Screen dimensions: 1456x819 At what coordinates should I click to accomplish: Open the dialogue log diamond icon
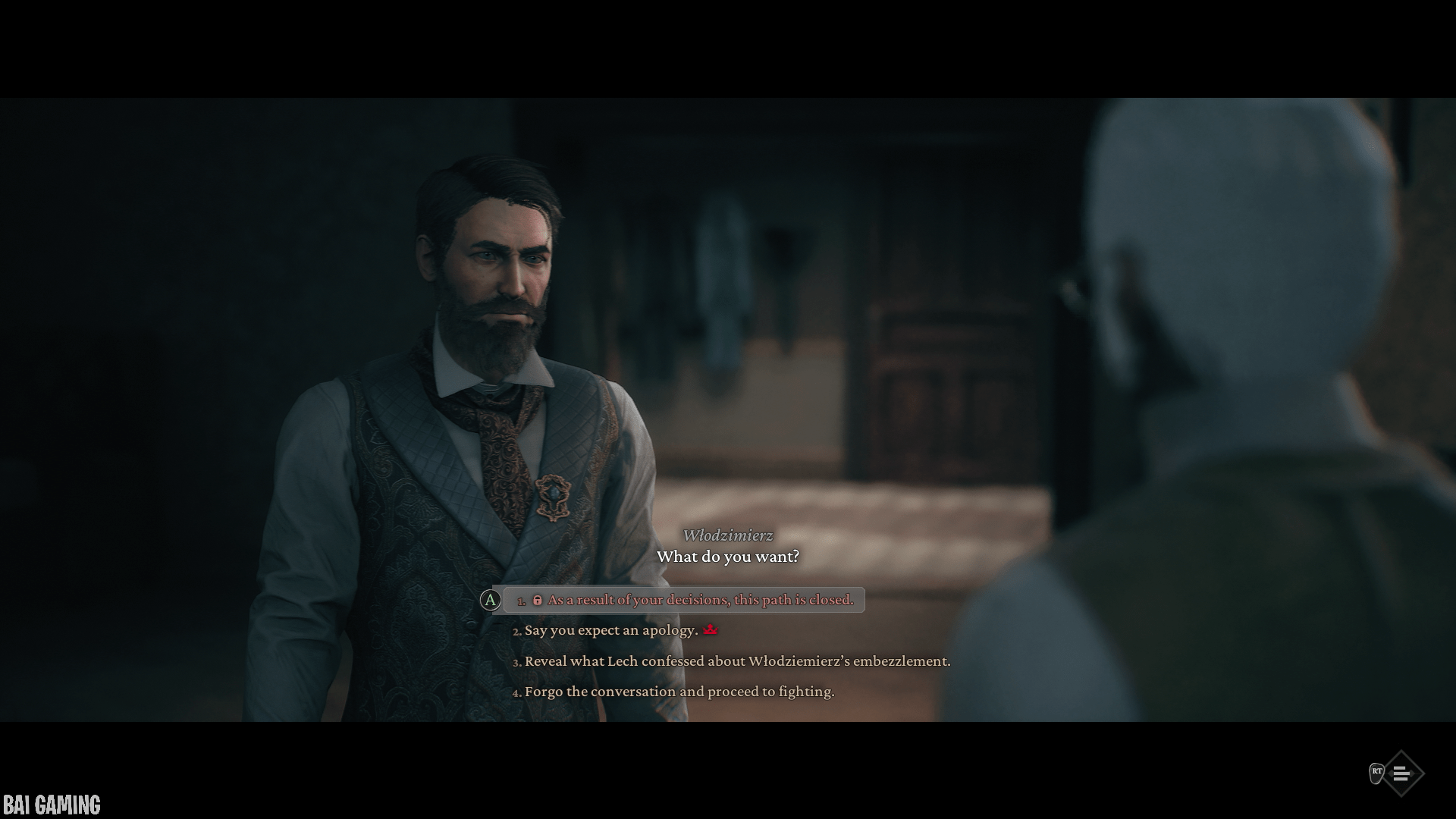pyautogui.click(x=1401, y=773)
